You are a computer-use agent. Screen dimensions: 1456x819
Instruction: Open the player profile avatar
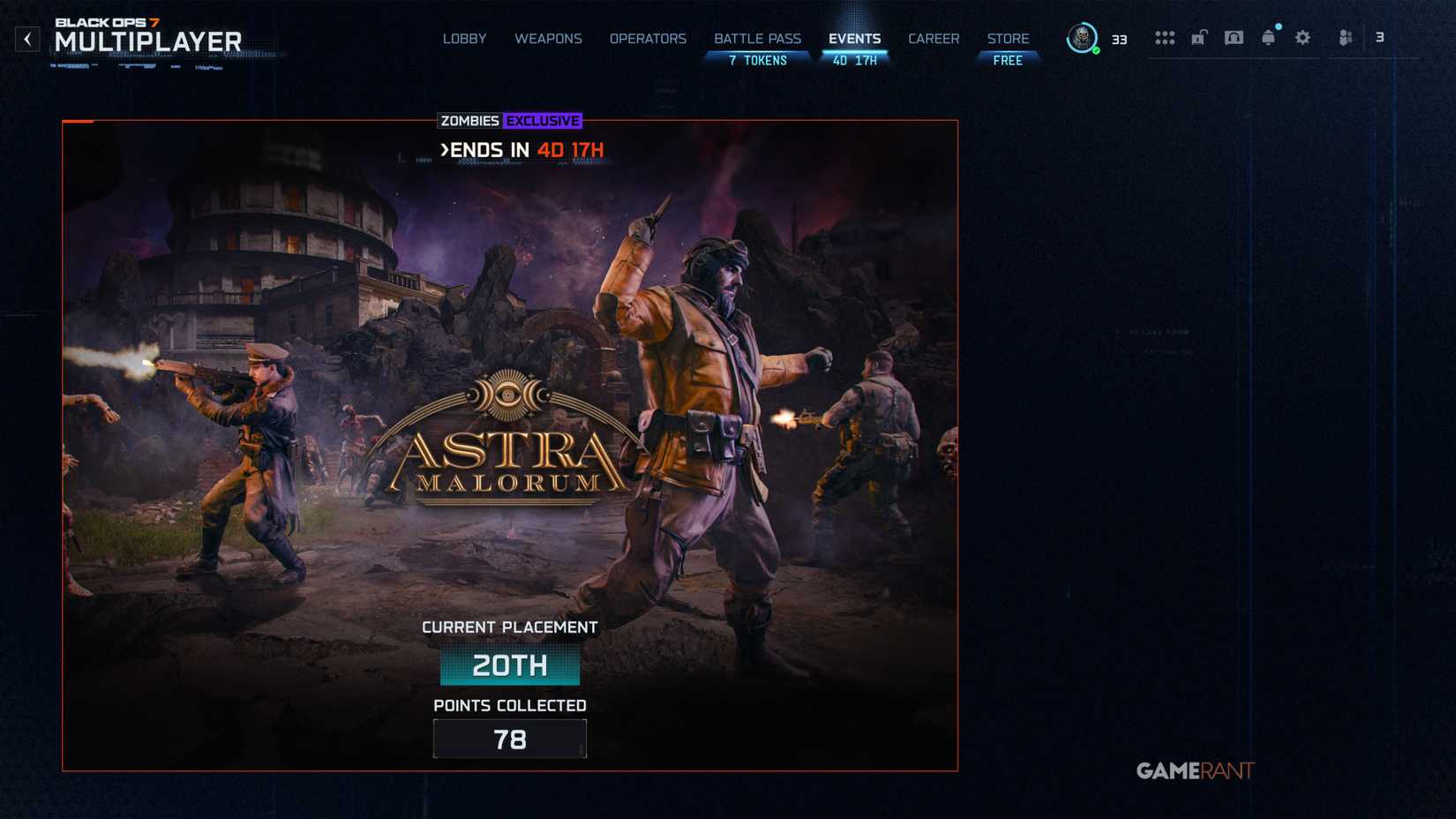tap(1080, 39)
